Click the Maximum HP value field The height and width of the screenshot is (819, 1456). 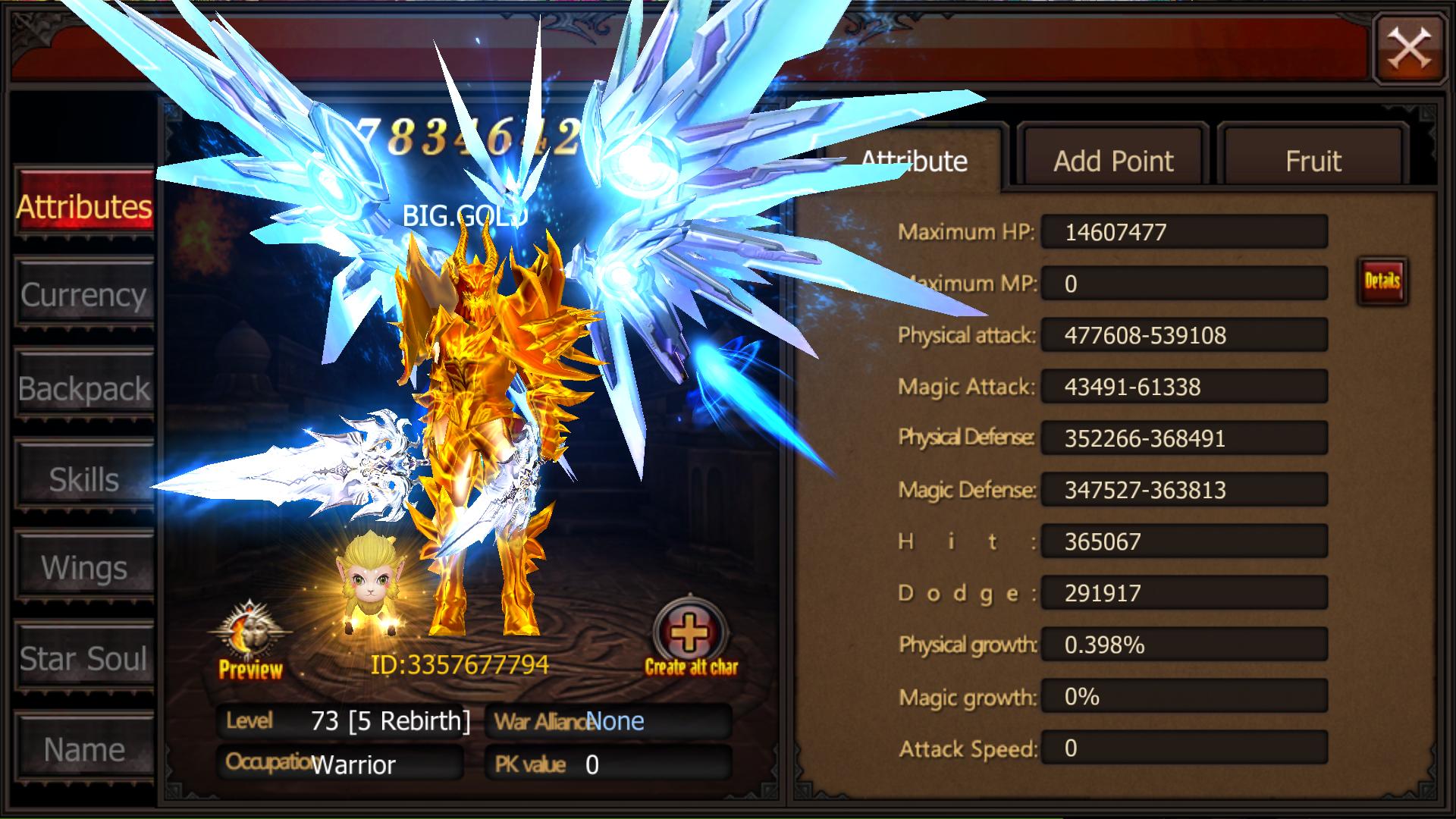point(1184,232)
